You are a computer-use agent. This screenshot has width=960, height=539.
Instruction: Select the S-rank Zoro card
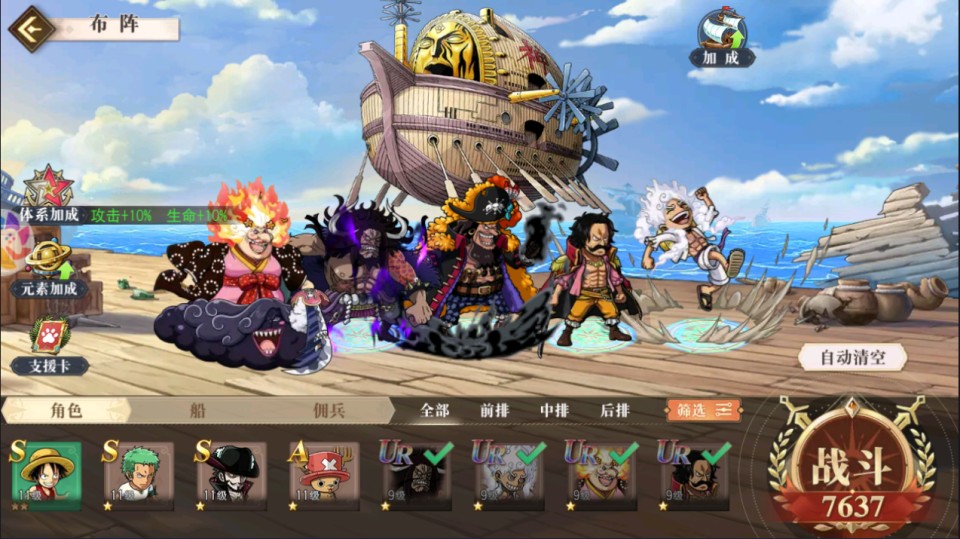[x=139, y=473]
